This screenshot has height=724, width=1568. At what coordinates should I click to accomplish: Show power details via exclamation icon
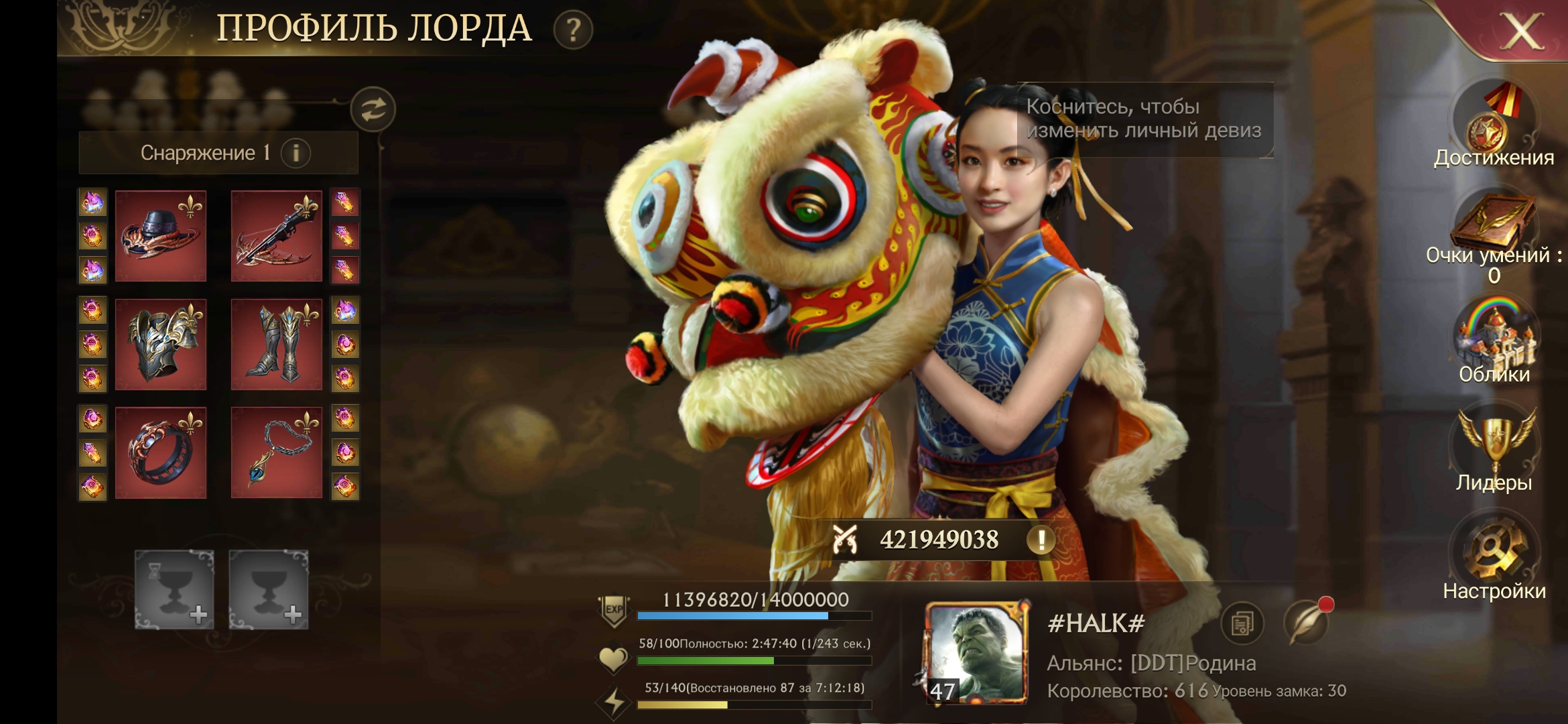[1041, 540]
